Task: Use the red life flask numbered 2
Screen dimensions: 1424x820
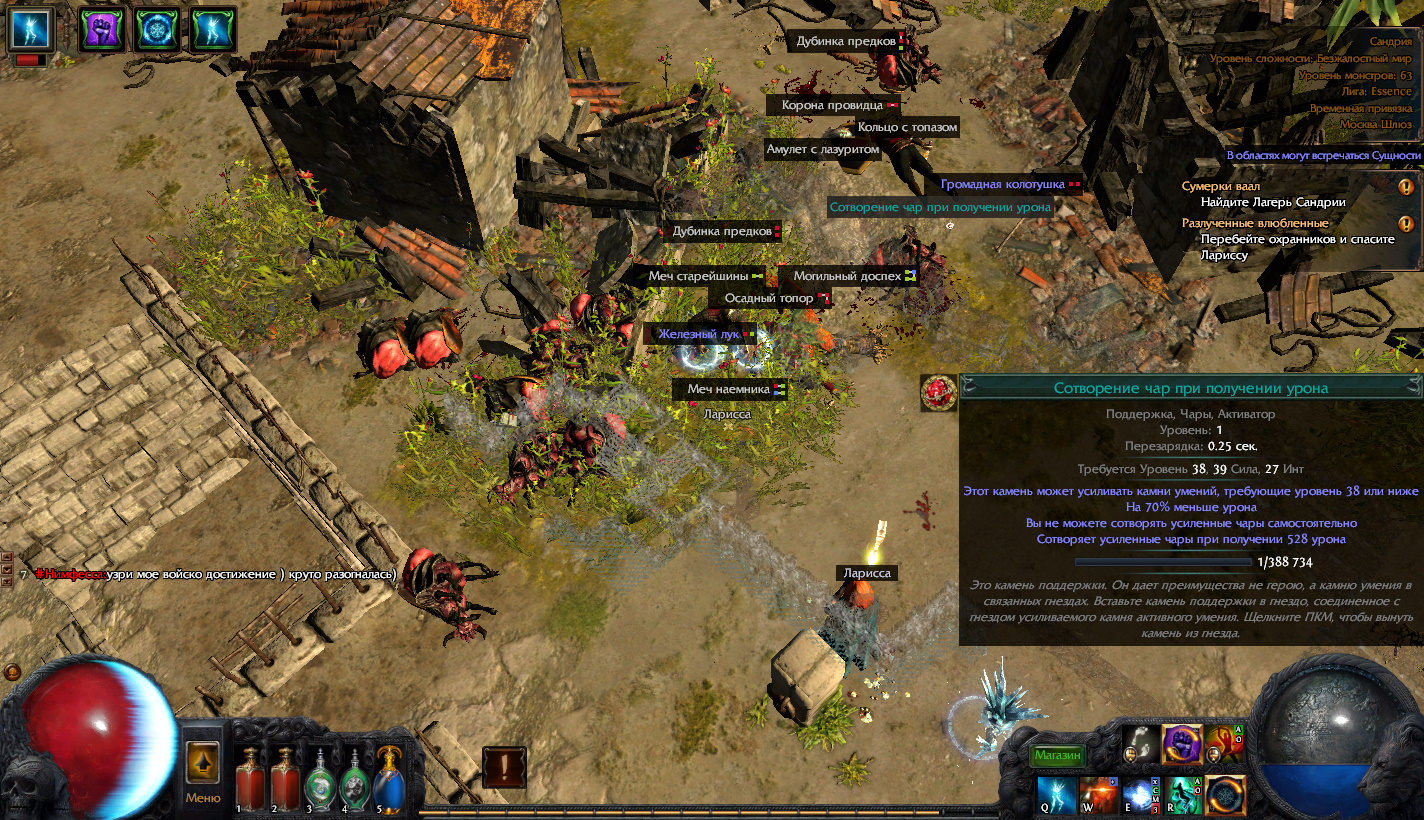Action: click(x=286, y=780)
